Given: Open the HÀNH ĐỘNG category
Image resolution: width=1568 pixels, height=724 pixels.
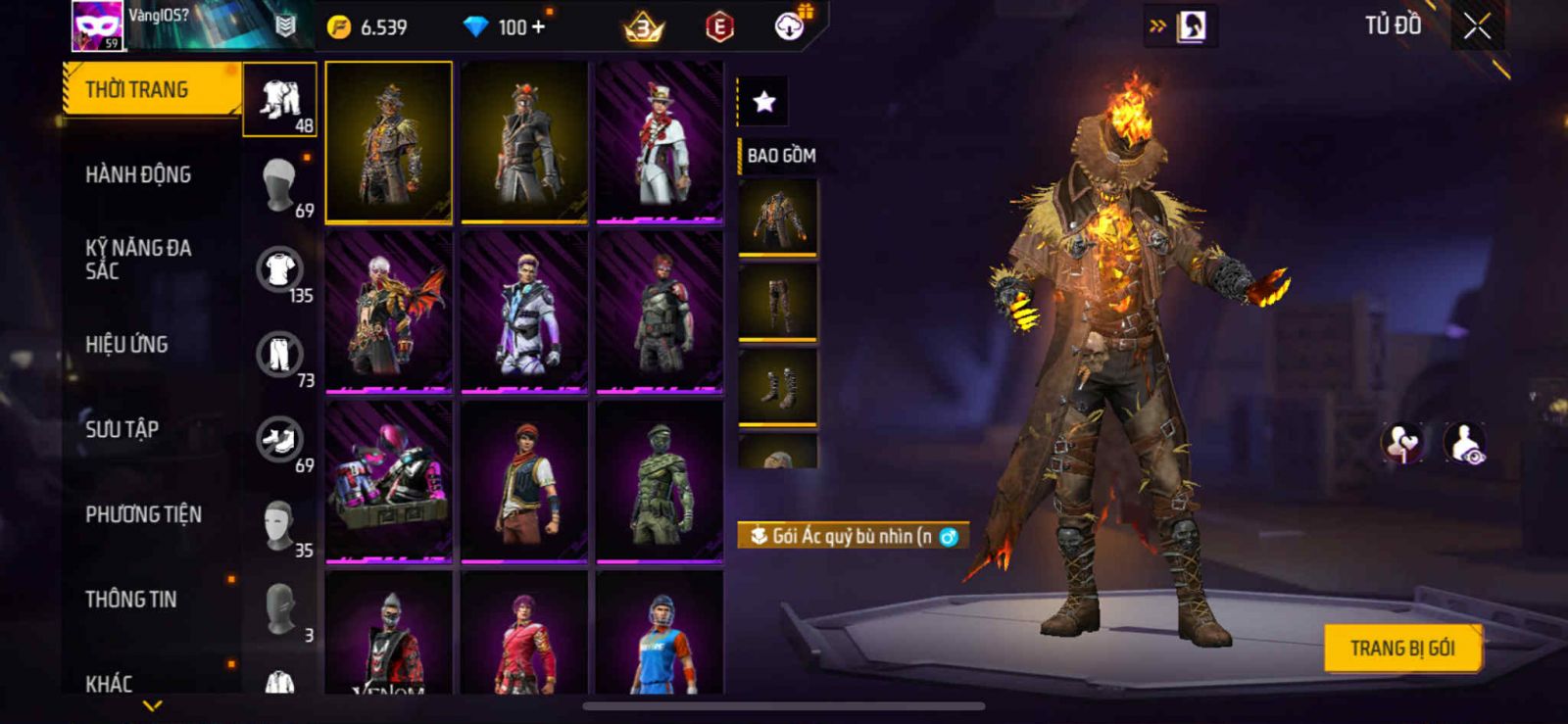Looking at the screenshot, I should [x=138, y=175].
